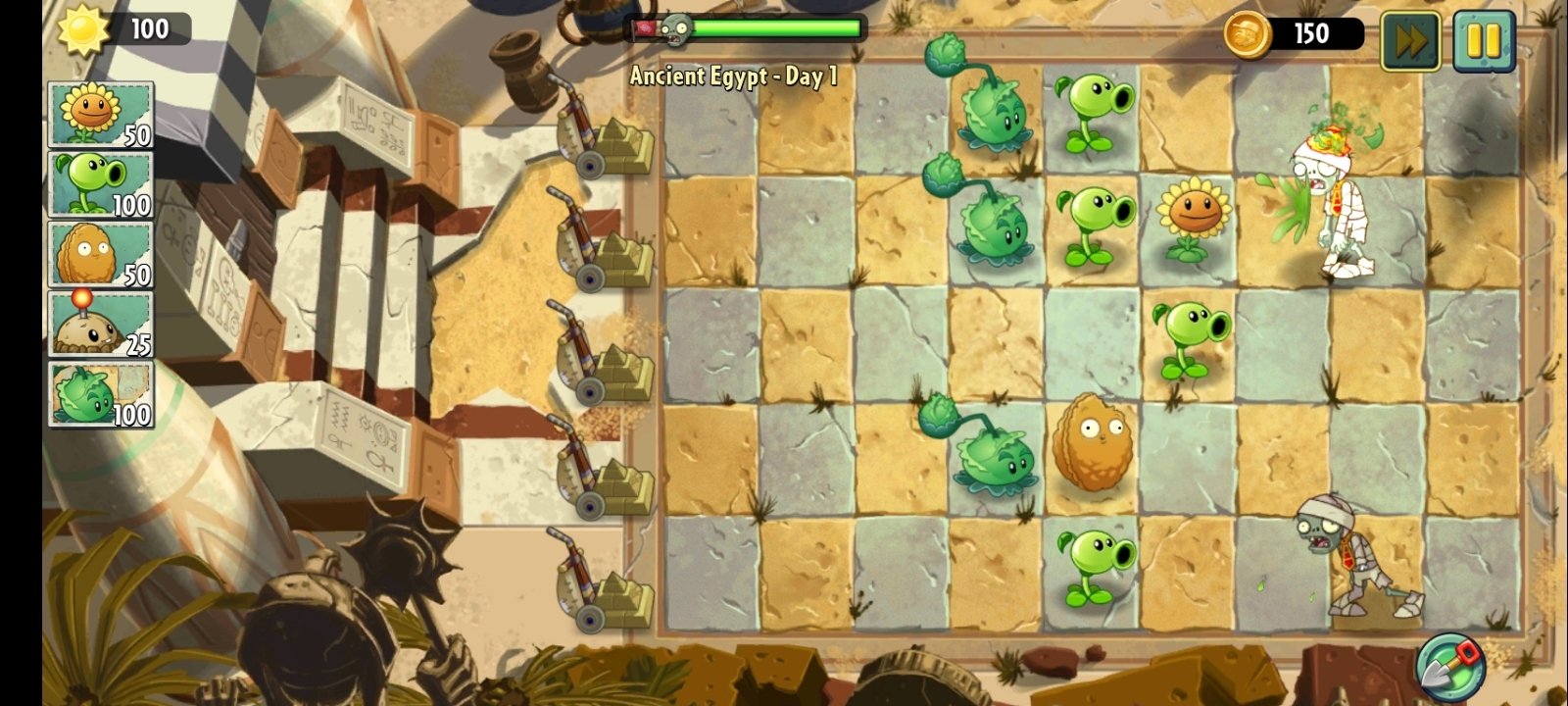Choose the Peashooter seed packet

point(101,184)
